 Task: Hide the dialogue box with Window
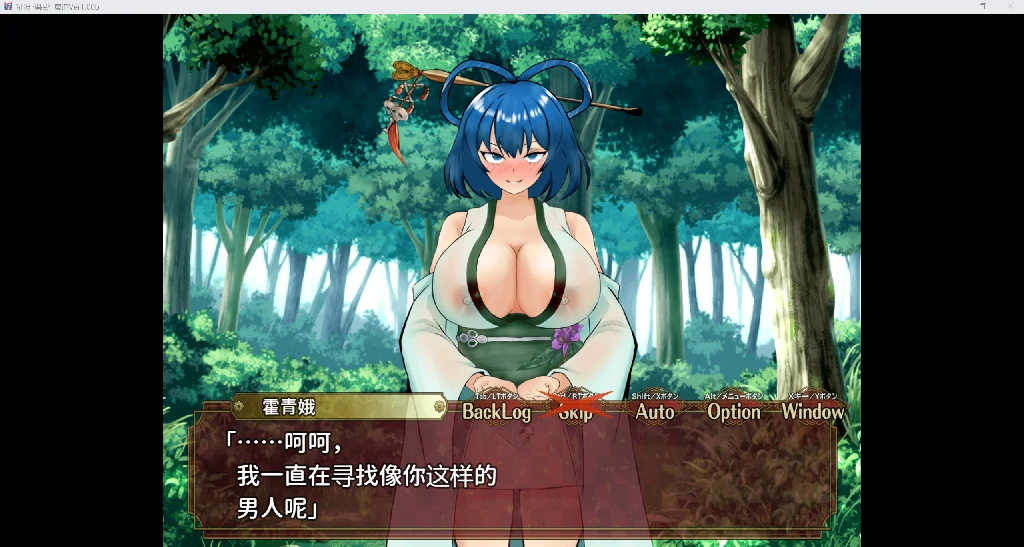[x=812, y=411]
